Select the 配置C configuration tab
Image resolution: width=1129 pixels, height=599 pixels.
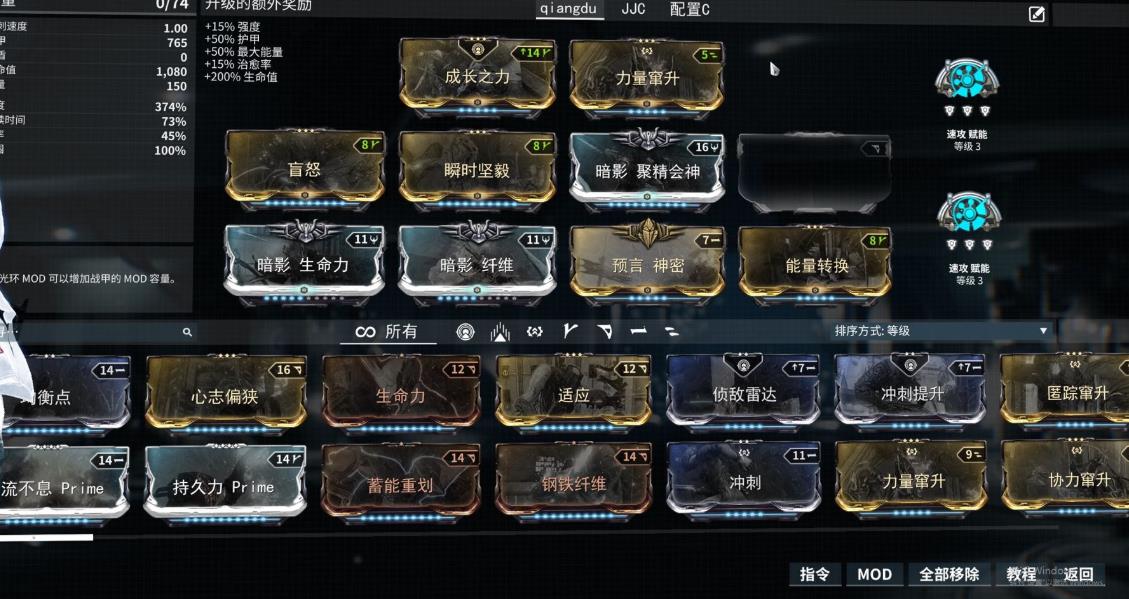click(x=689, y=10)
